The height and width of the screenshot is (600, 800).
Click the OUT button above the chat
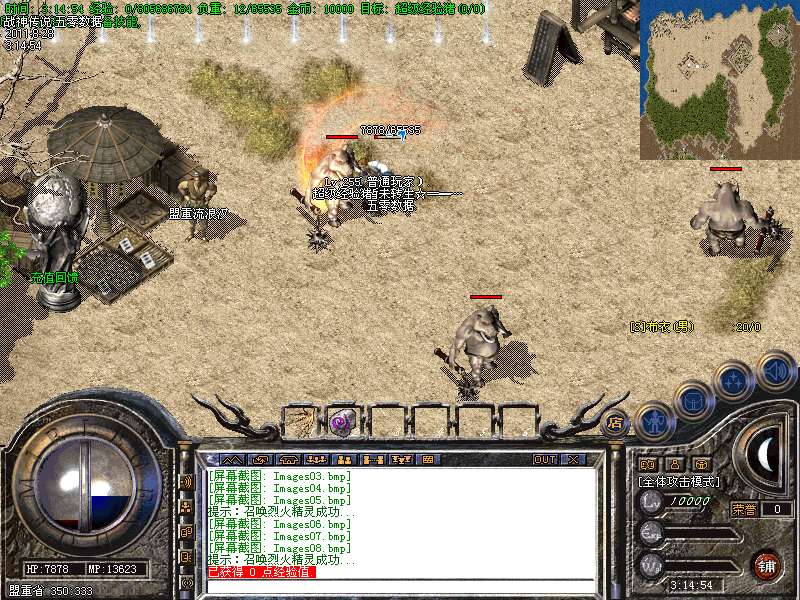pyautogui.click(x=545, y=459)
